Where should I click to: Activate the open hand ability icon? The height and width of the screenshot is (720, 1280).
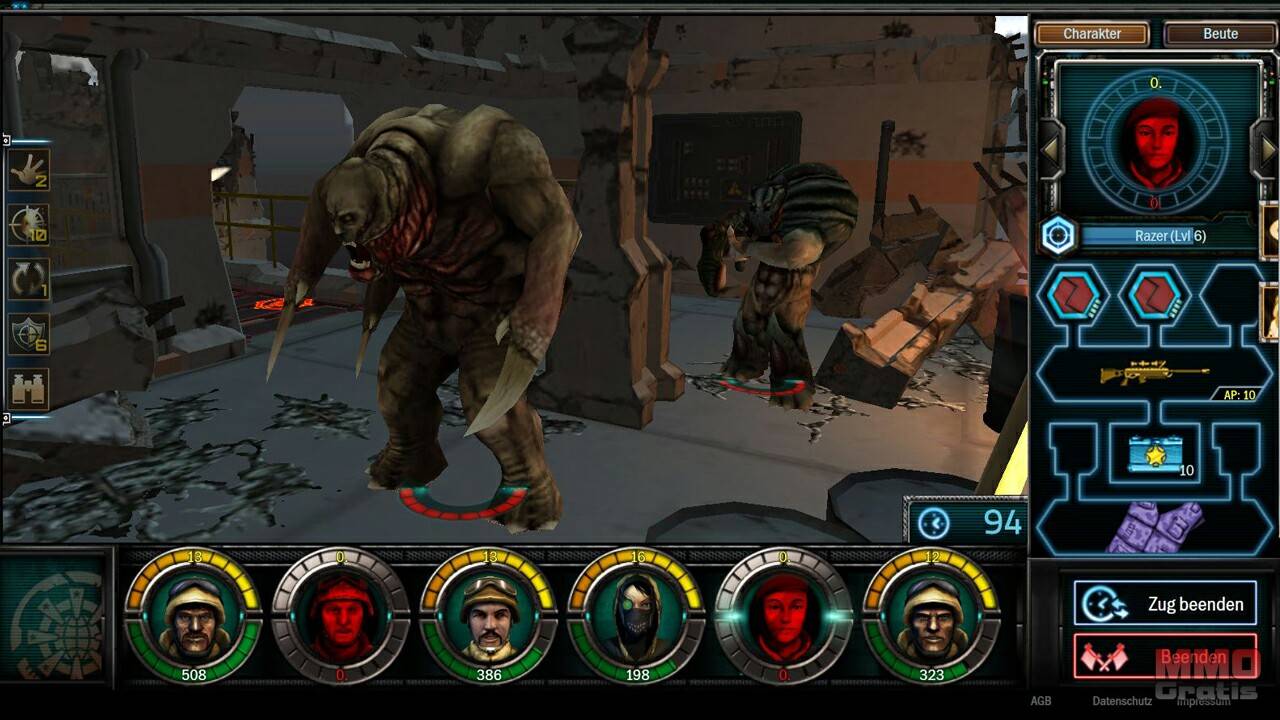click(28, 171)
